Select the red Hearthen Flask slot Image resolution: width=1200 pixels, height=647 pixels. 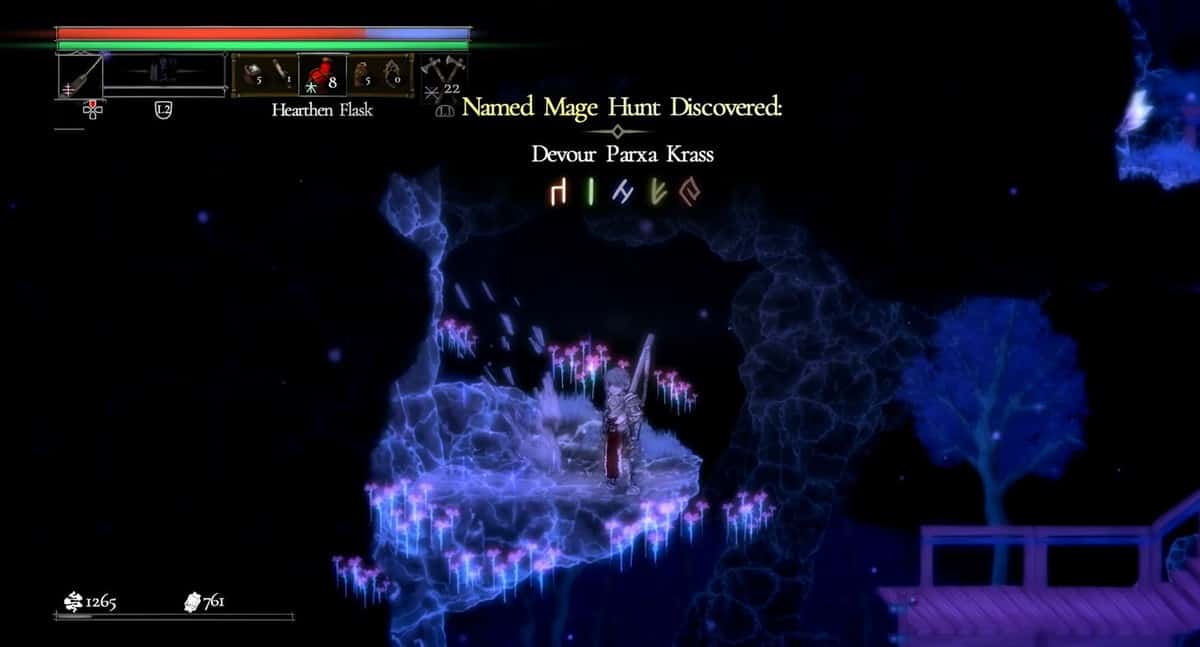click(x=323, y=75)
